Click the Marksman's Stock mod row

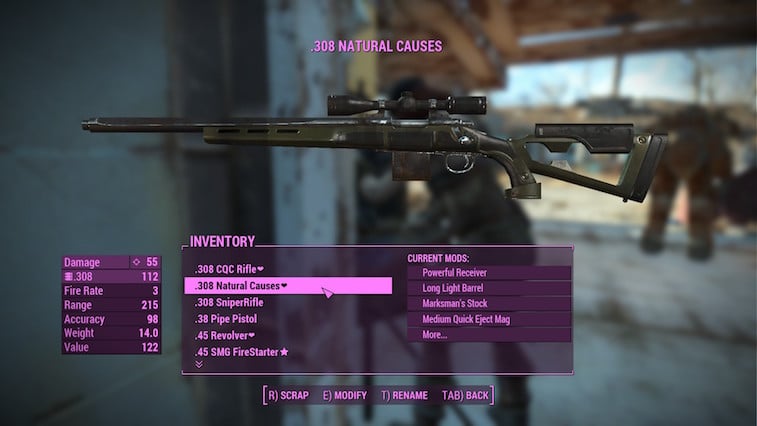click(x=455, y=303)
